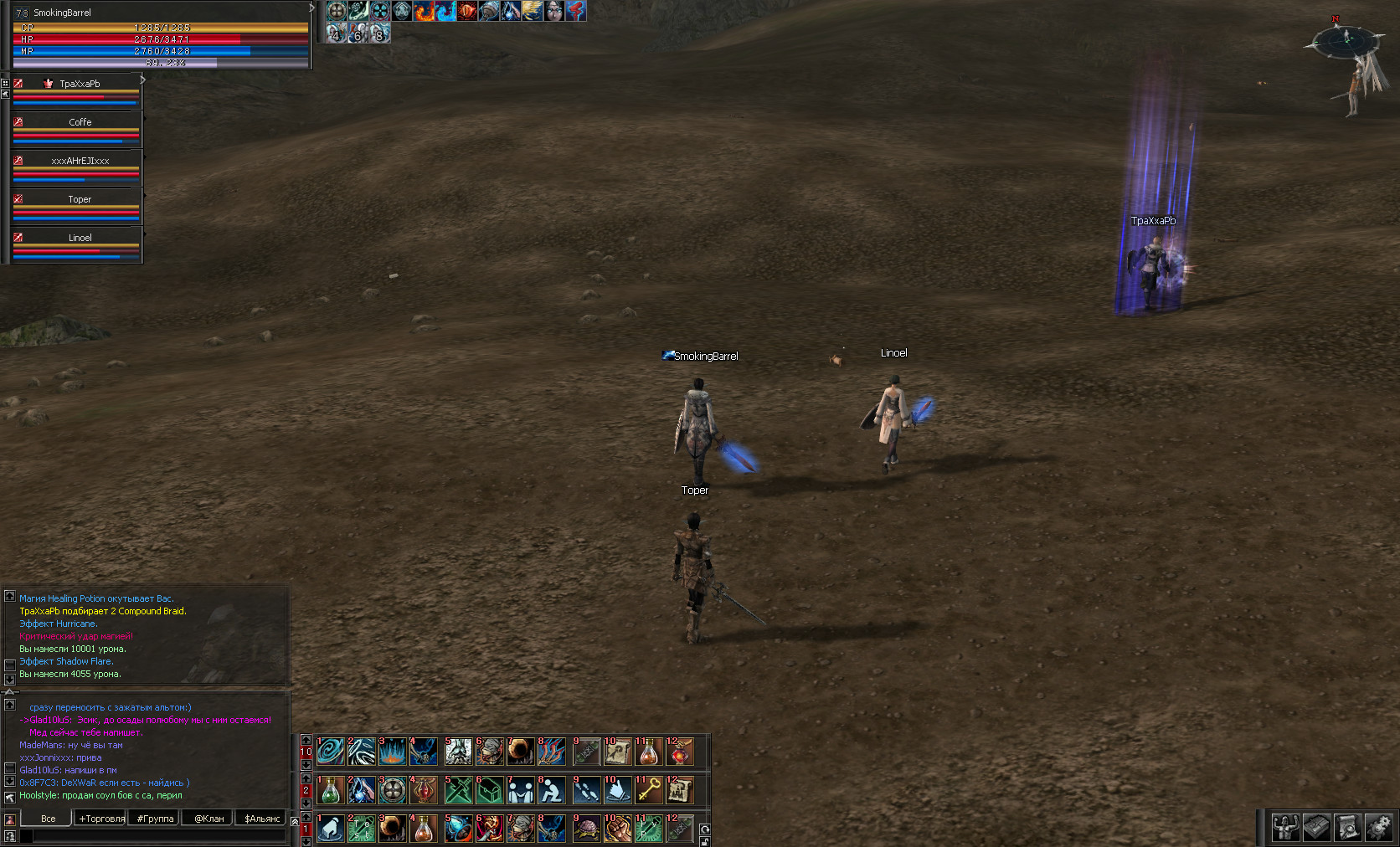Activate the sit down action icon
Image resolution: width=1400 pixels, height=847 pixels.
coord(551,789)
